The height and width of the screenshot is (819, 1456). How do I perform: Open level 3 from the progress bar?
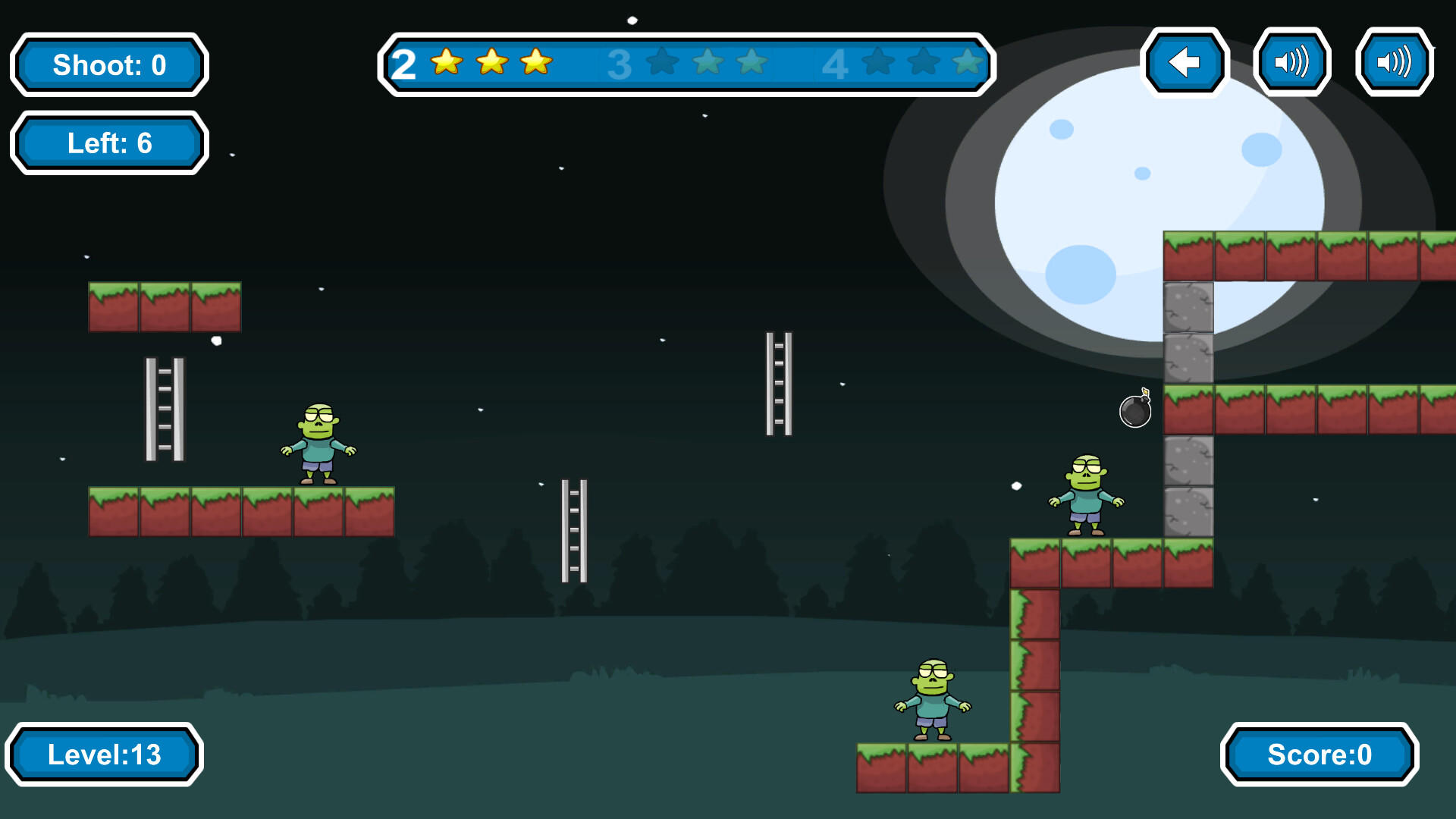coord(620,66)
